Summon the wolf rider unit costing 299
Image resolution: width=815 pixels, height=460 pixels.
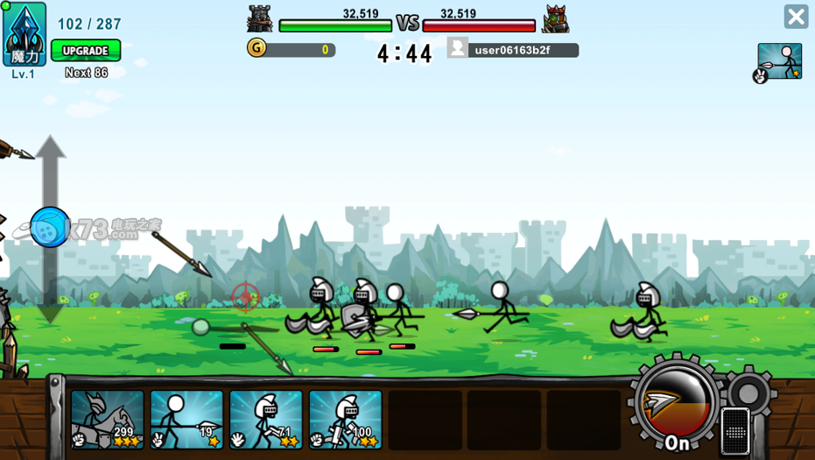[108, 419]
